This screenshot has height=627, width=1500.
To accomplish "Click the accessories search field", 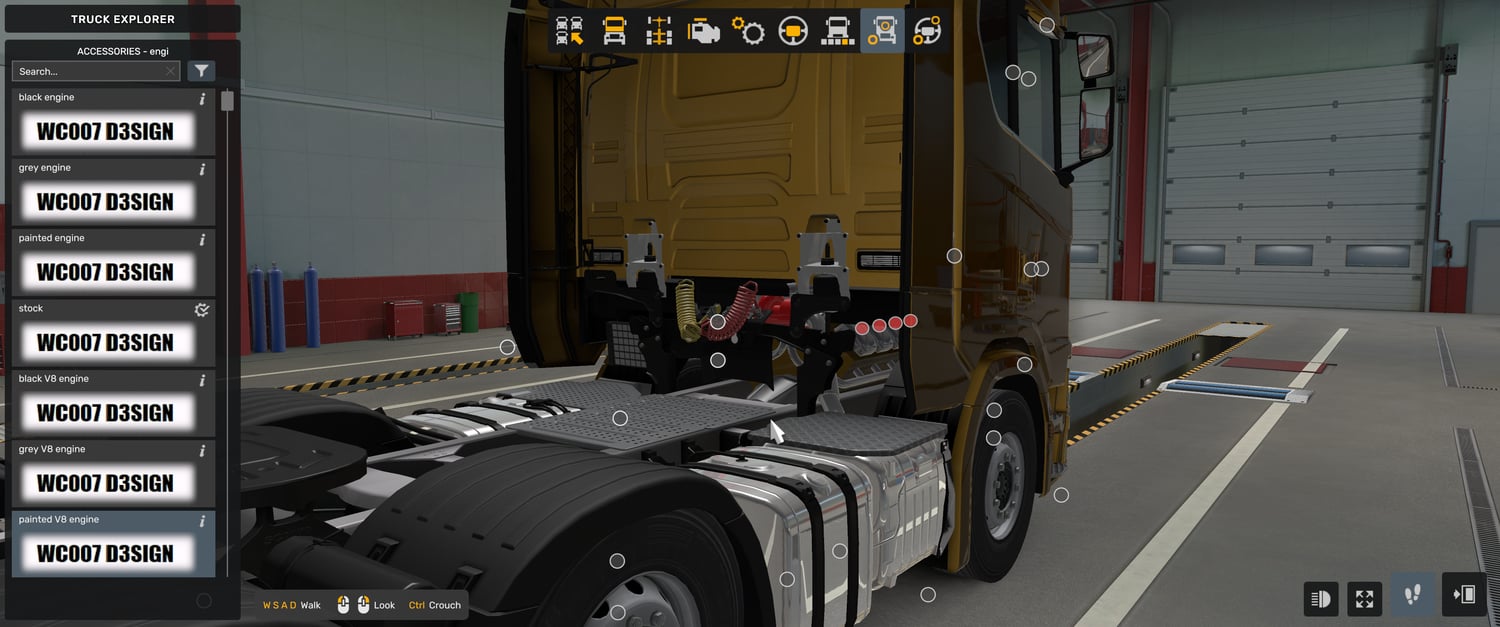I will (x=88, y=71).
